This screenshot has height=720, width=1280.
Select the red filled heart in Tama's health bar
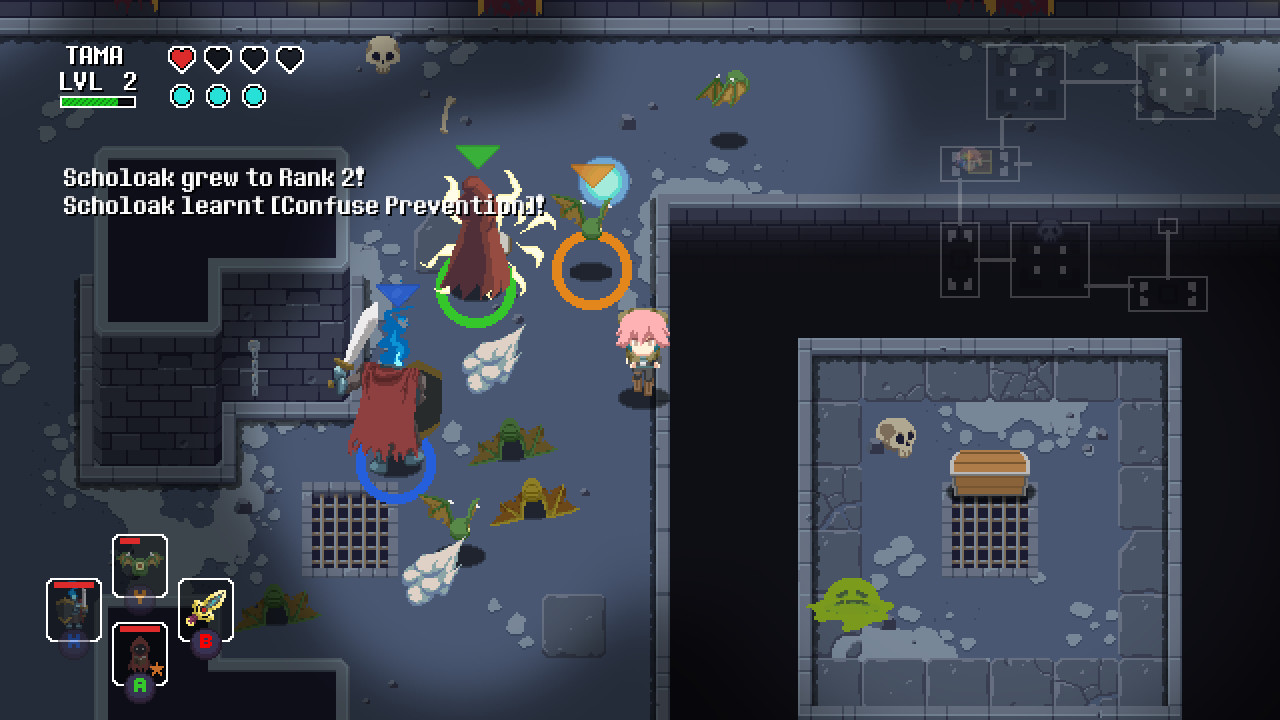tap(181, 59)
